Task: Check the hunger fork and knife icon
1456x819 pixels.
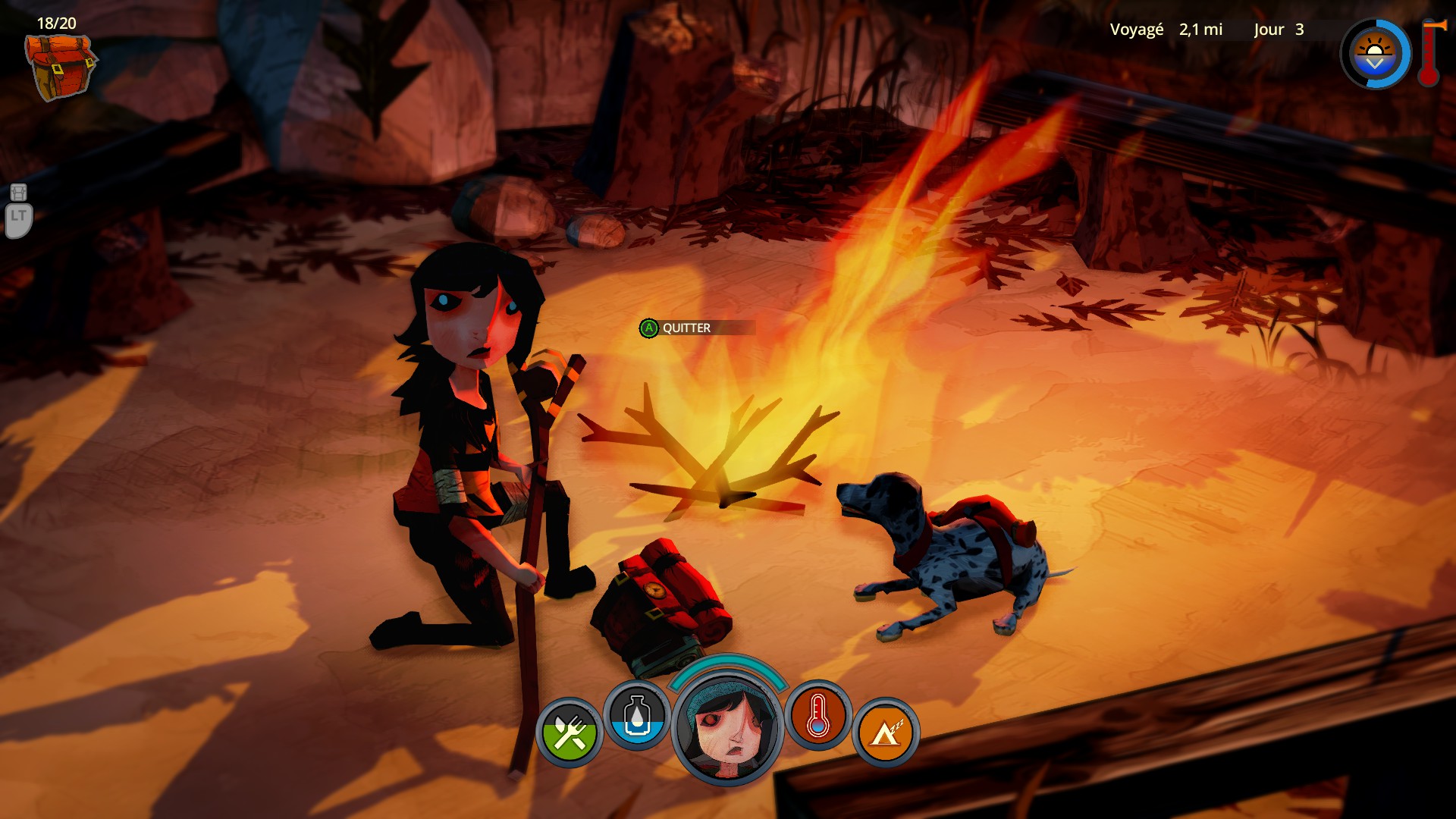Action: point(569,732)
